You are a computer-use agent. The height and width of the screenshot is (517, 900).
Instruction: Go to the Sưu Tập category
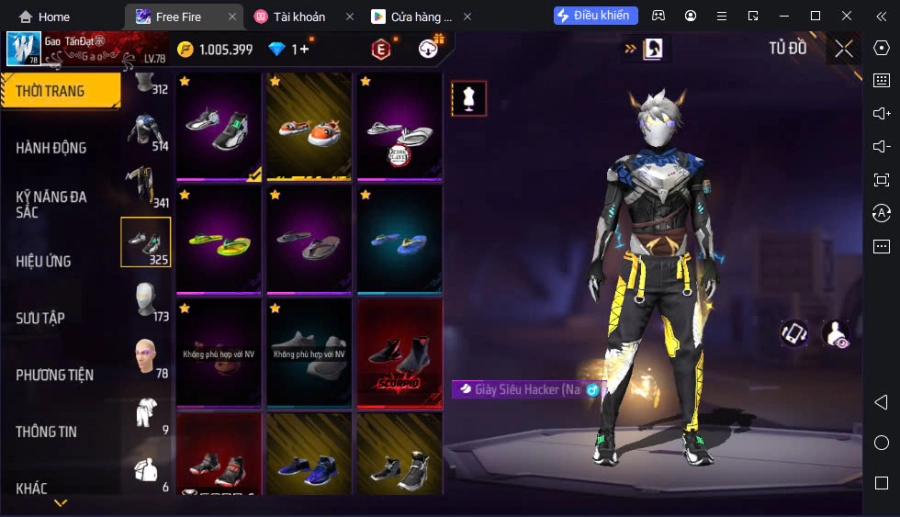[x=41, y=318]
